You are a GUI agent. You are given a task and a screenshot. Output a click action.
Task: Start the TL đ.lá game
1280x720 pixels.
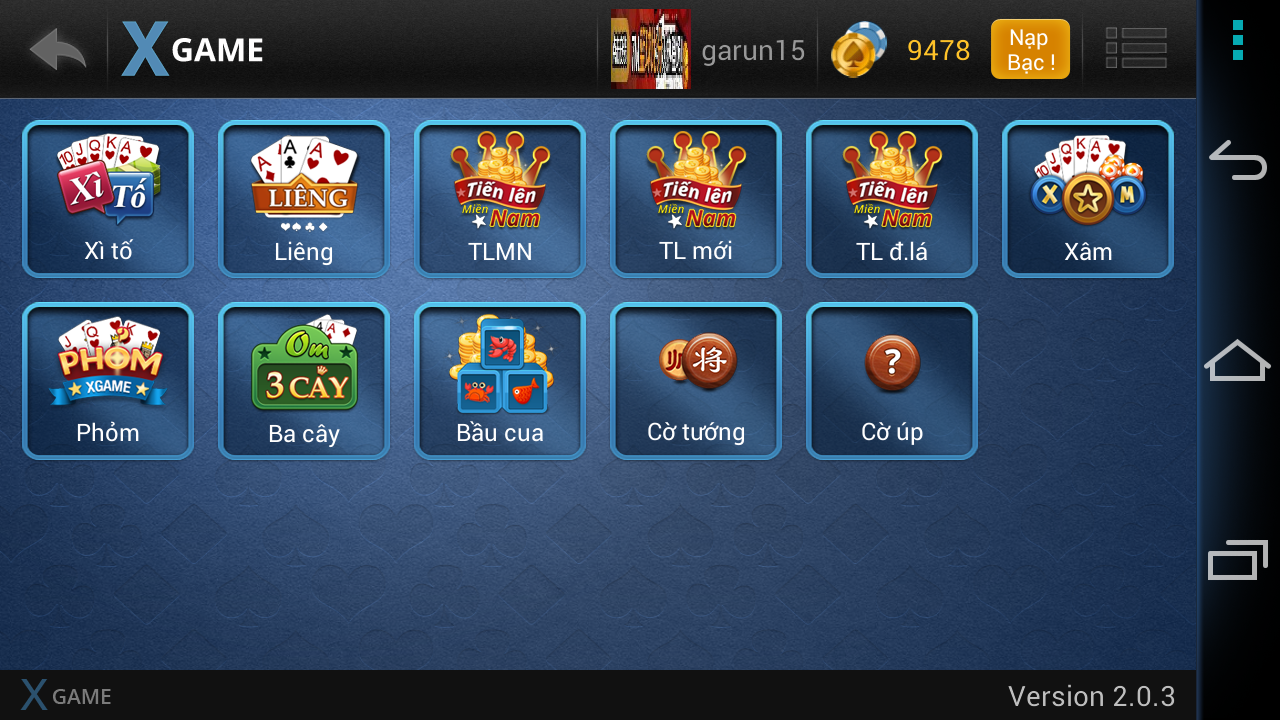891,198
